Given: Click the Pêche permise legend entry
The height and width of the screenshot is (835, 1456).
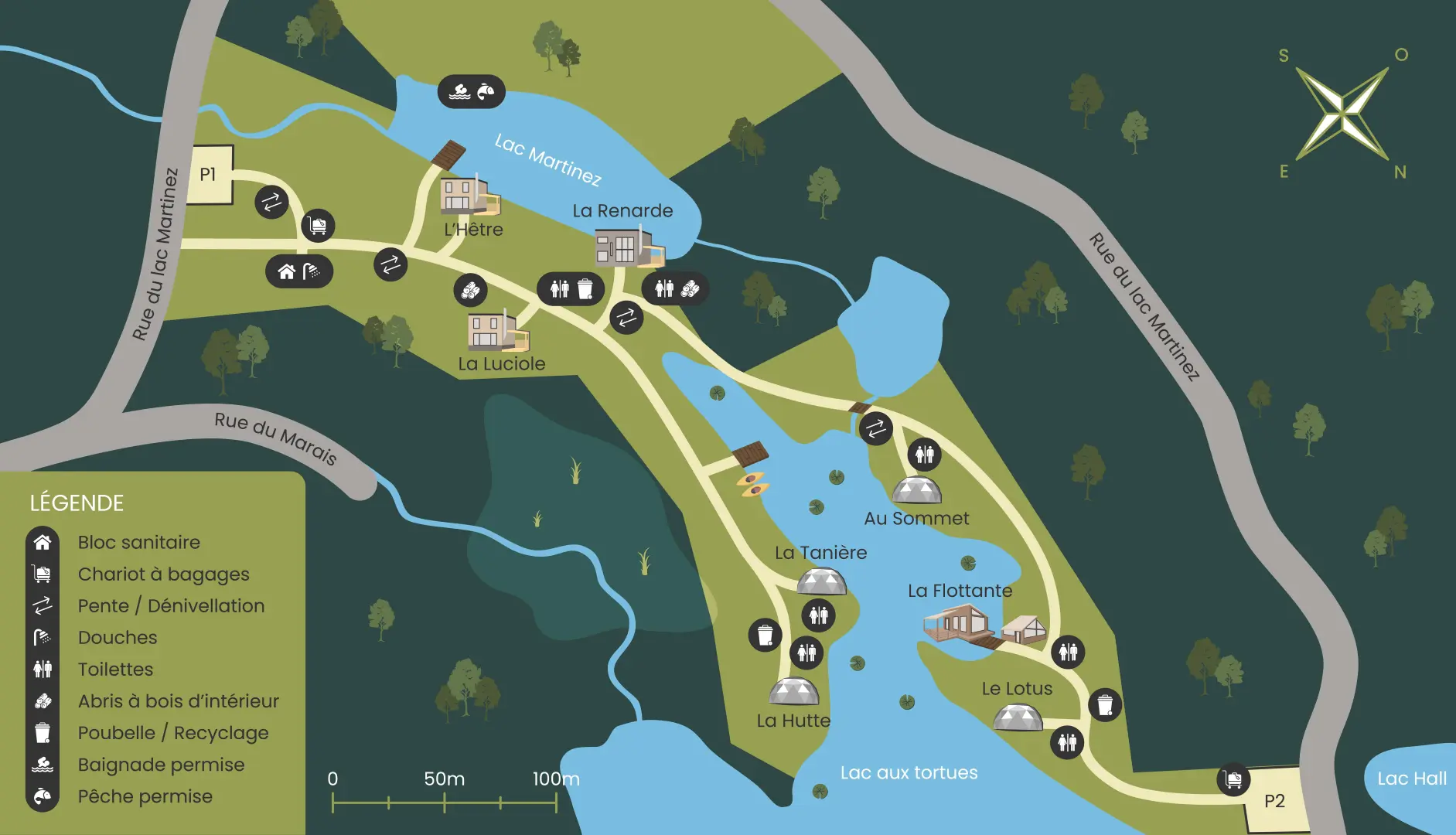Looking at the screenshot, I should [145, 796].
